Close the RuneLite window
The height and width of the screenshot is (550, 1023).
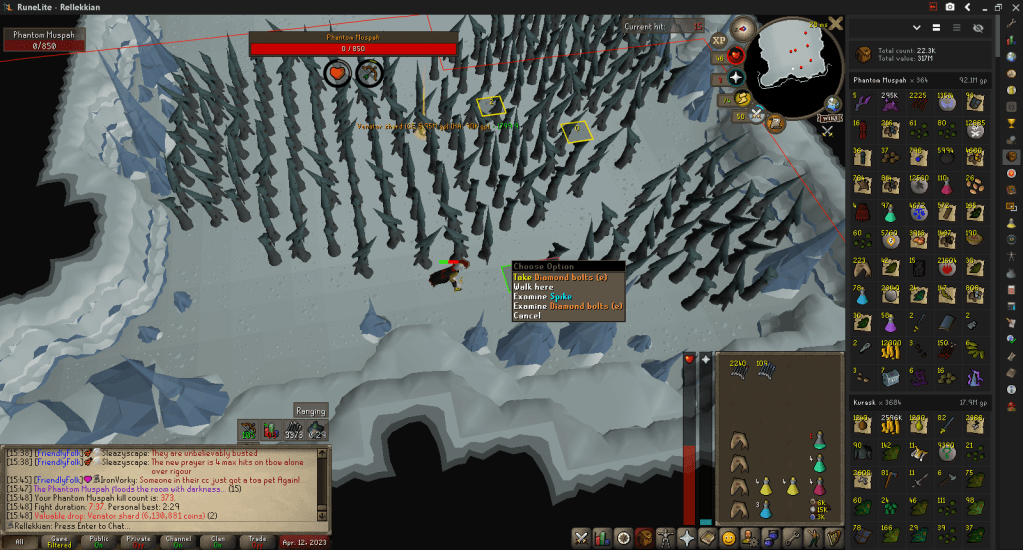click(1011, 7)
